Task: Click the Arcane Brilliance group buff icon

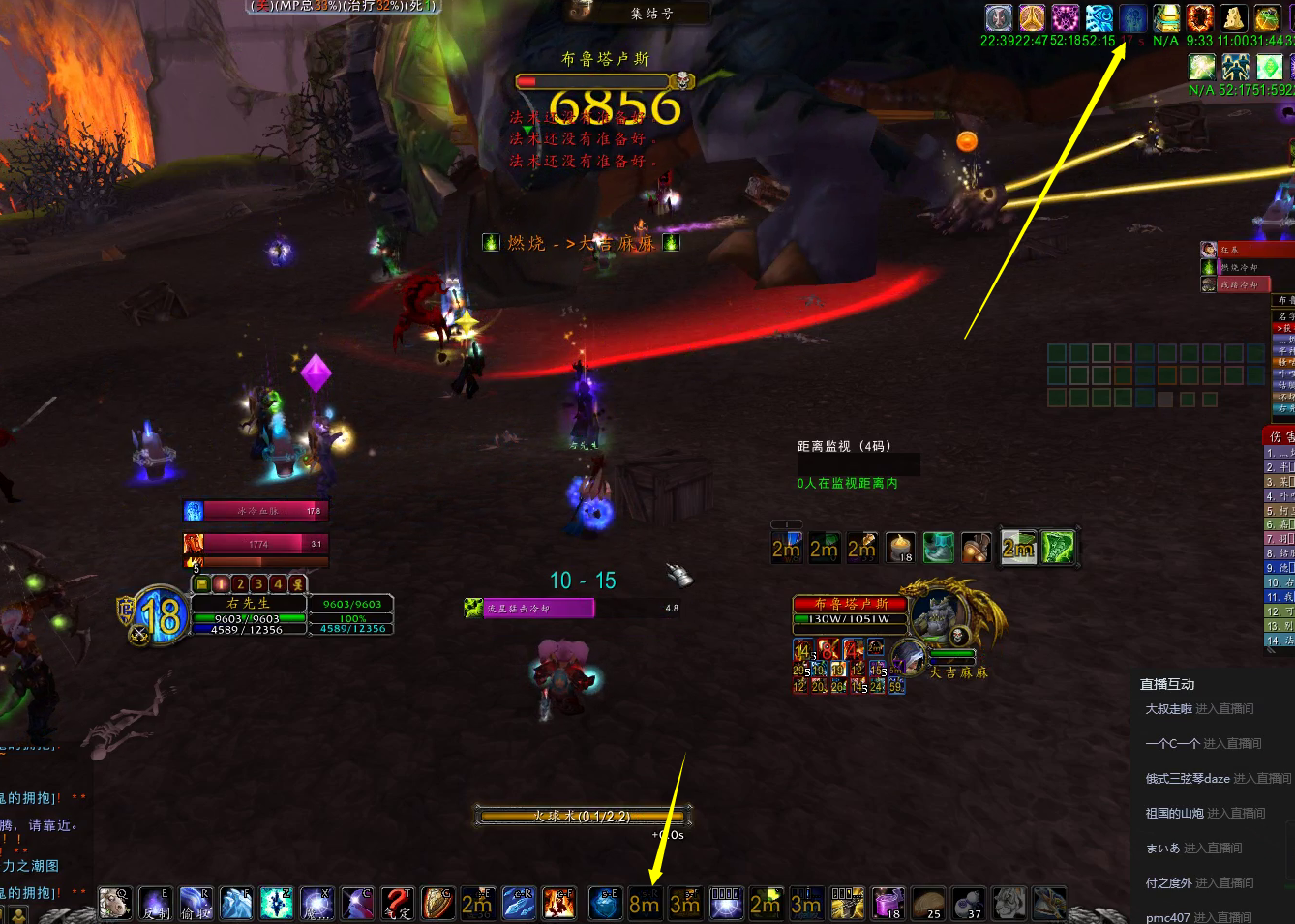Action: (1099, 17)
